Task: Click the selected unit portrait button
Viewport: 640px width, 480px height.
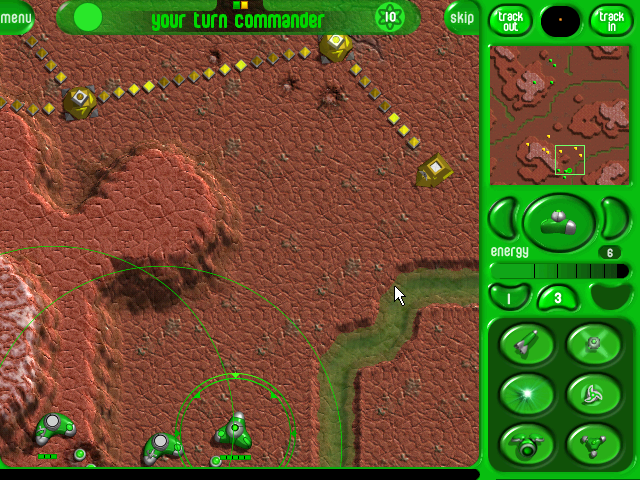Action: (x=559, y=222)
